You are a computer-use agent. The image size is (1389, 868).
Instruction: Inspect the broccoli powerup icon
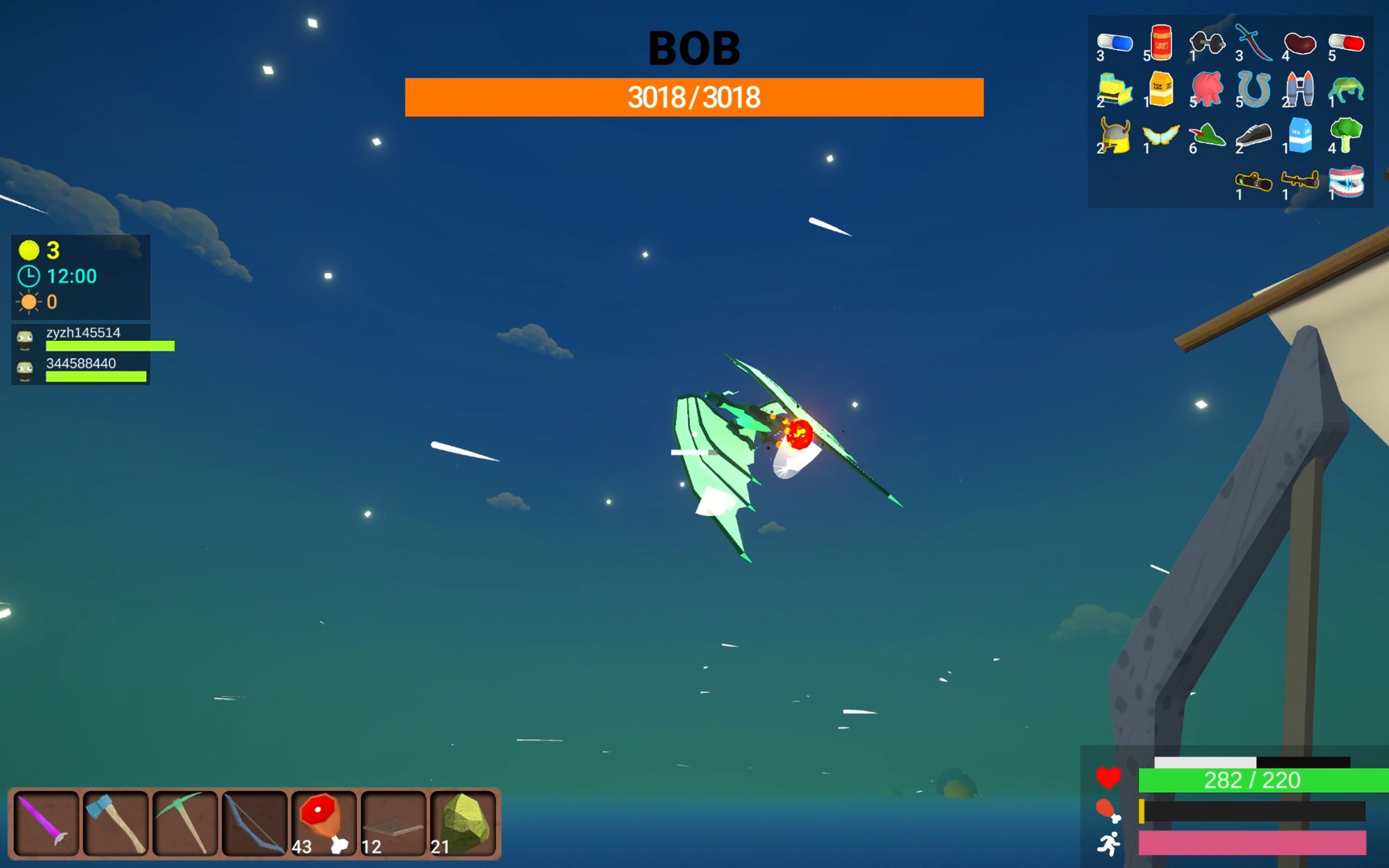[1346, 136]
